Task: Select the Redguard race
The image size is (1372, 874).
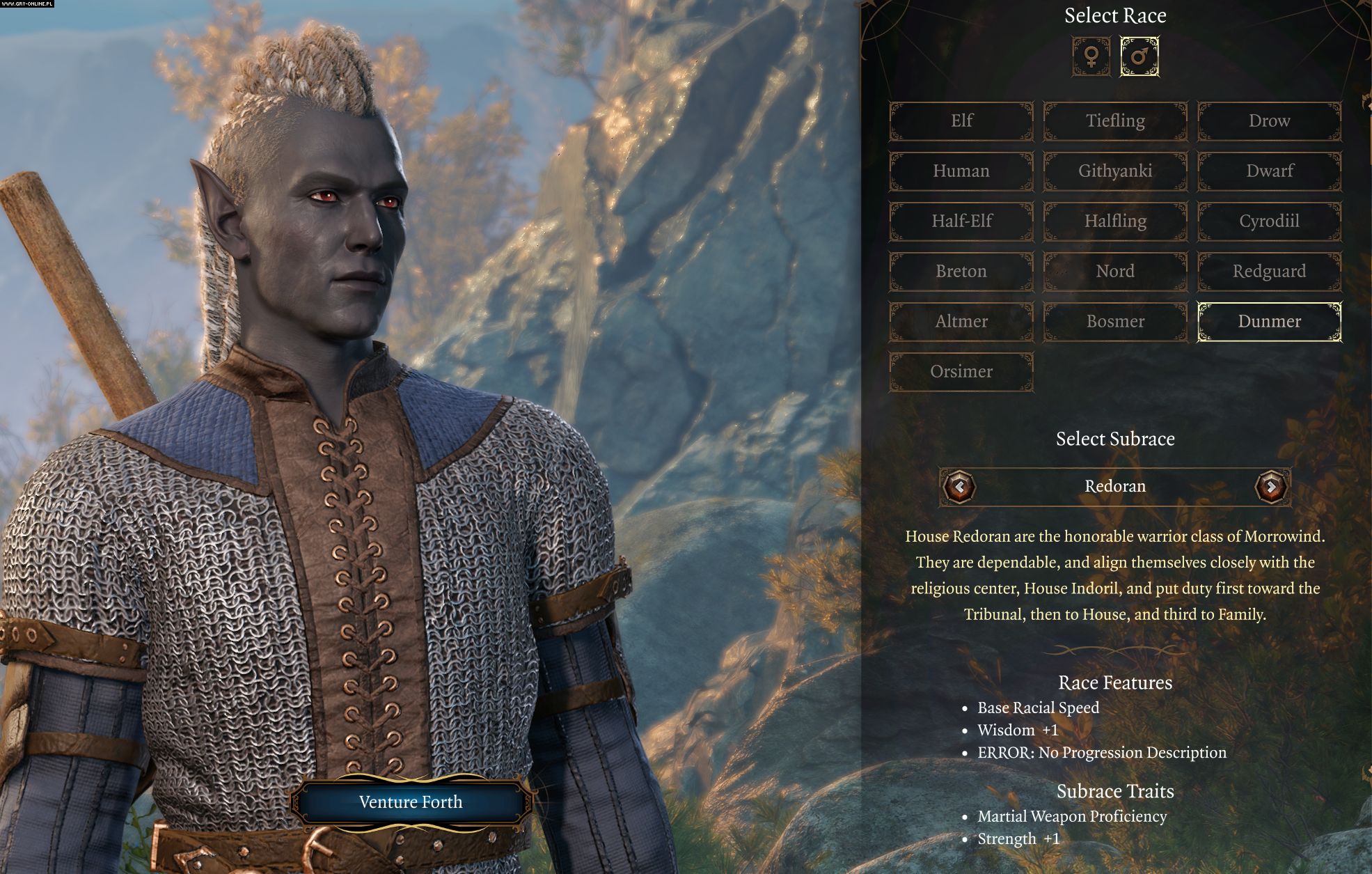Action: [x=1269, y=272]
